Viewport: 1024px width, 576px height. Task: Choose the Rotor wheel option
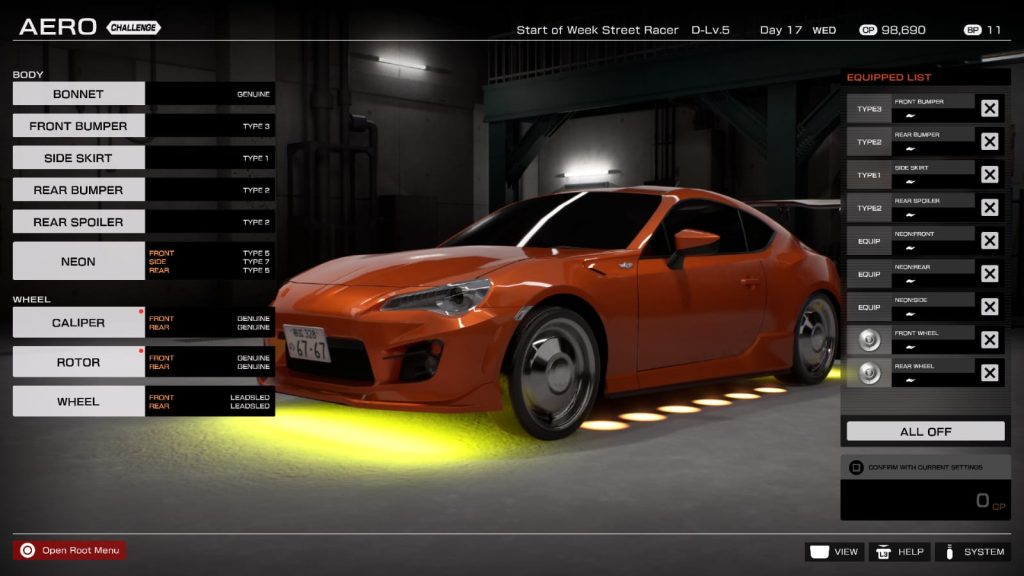(x=79, y=362)
